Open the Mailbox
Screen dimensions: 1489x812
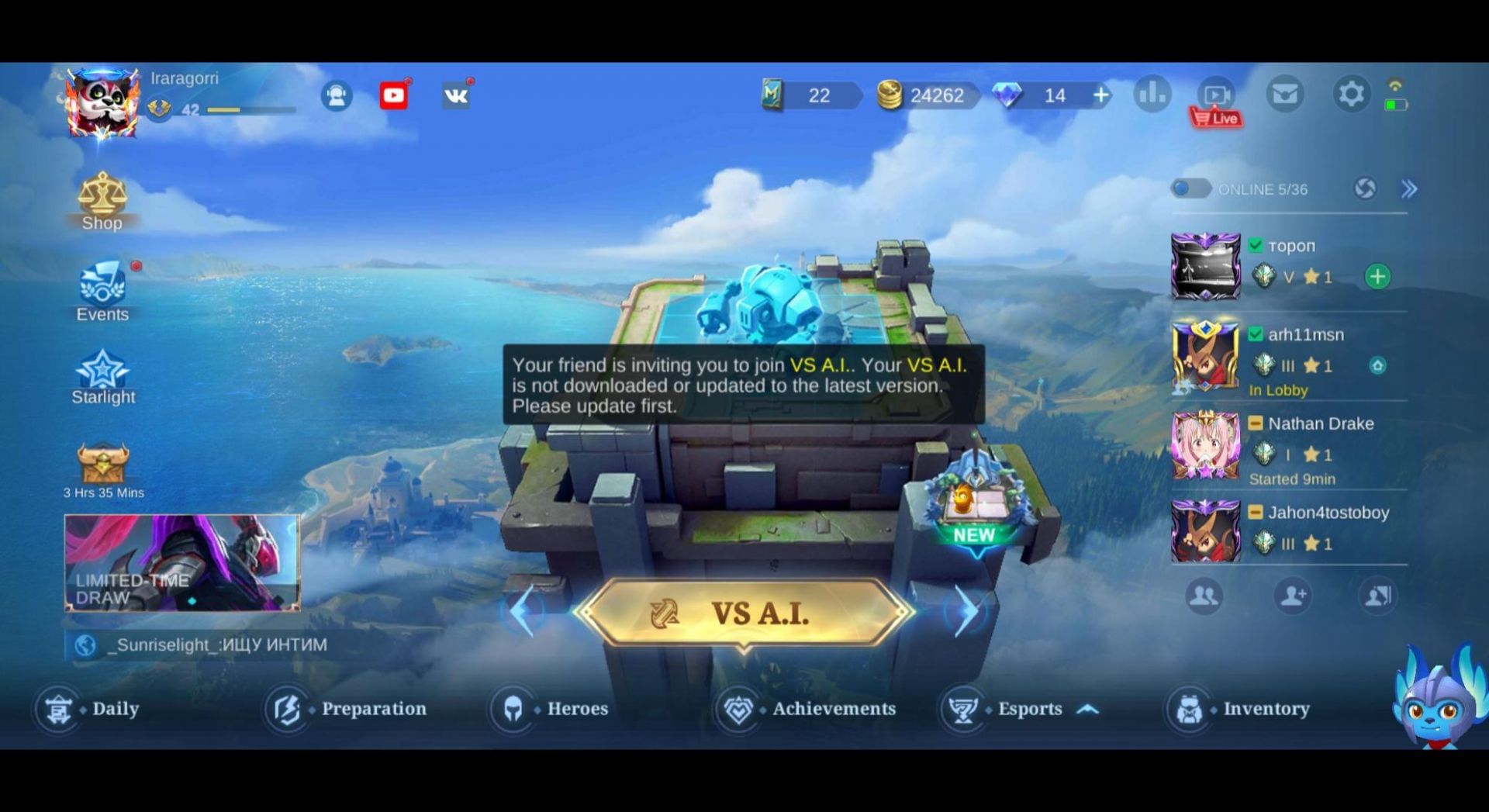click(1285, 94)
